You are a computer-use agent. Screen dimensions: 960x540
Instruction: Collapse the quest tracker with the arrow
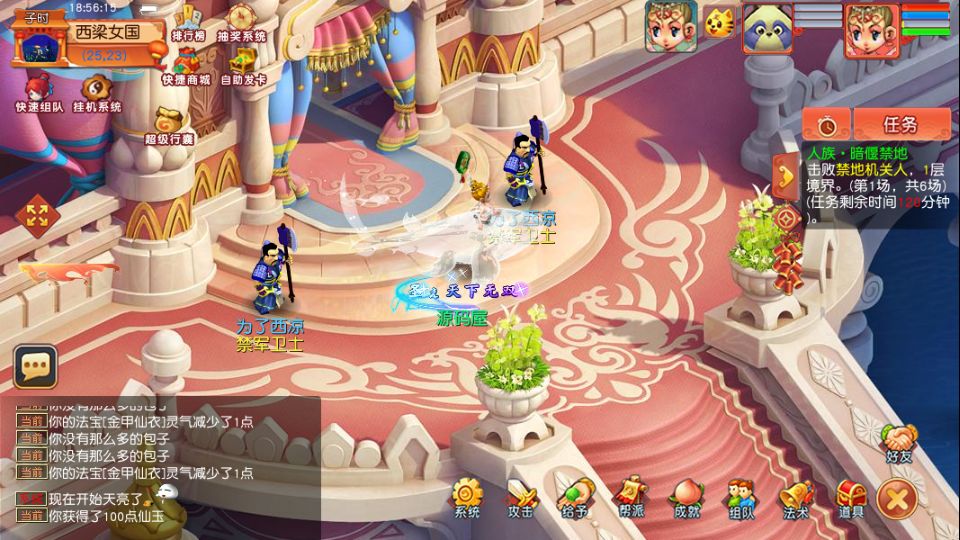coord(787,177)
